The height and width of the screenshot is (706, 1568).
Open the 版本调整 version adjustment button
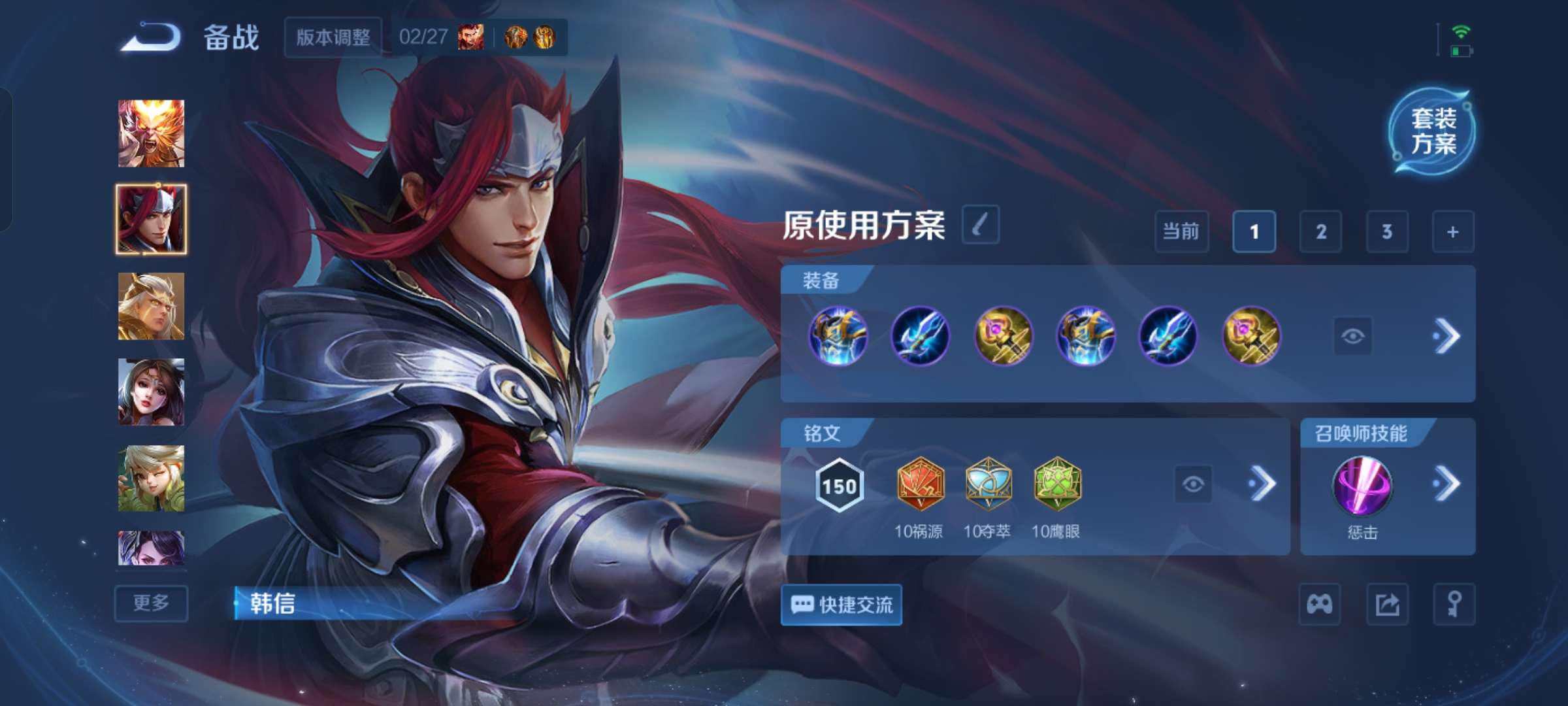pyautogui.click(x=334, y=38)
